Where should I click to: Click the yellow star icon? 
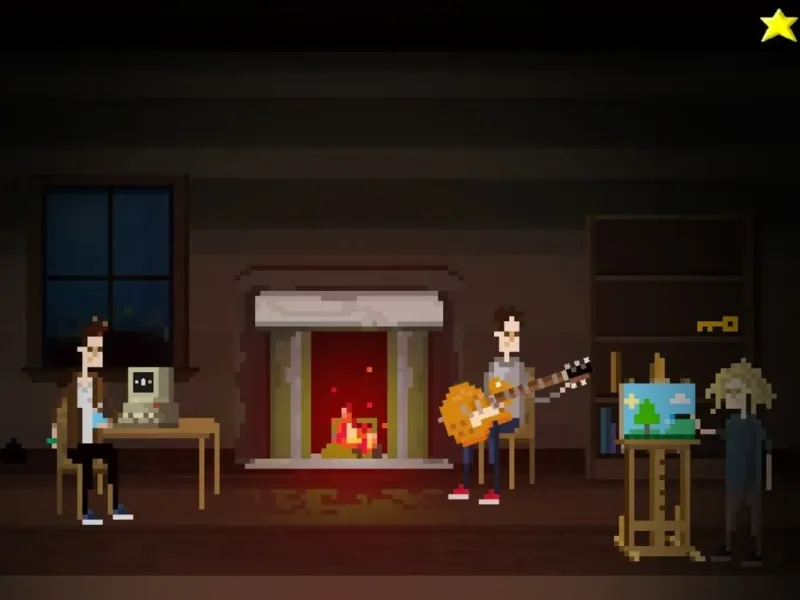778,25
